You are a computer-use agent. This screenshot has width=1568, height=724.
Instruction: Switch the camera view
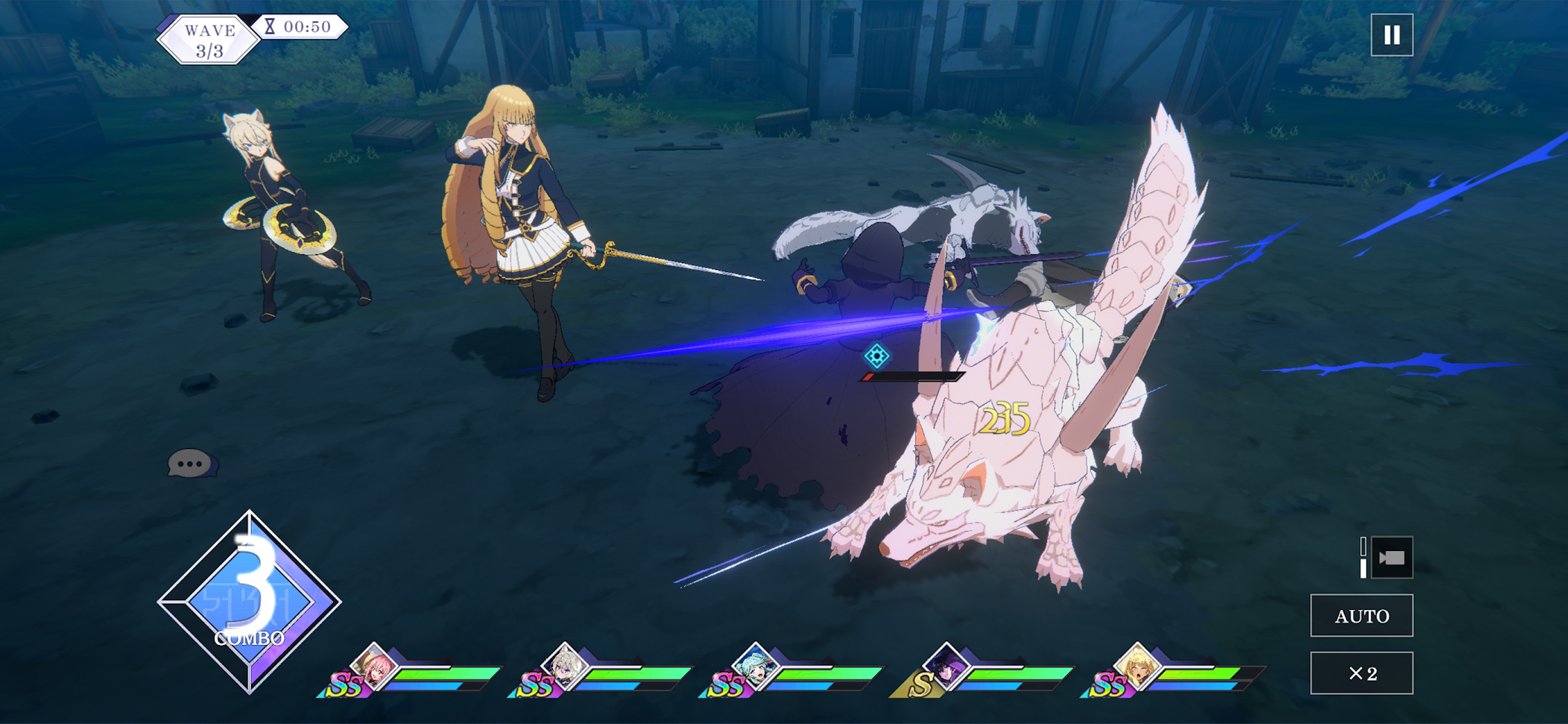point(1391,558)
